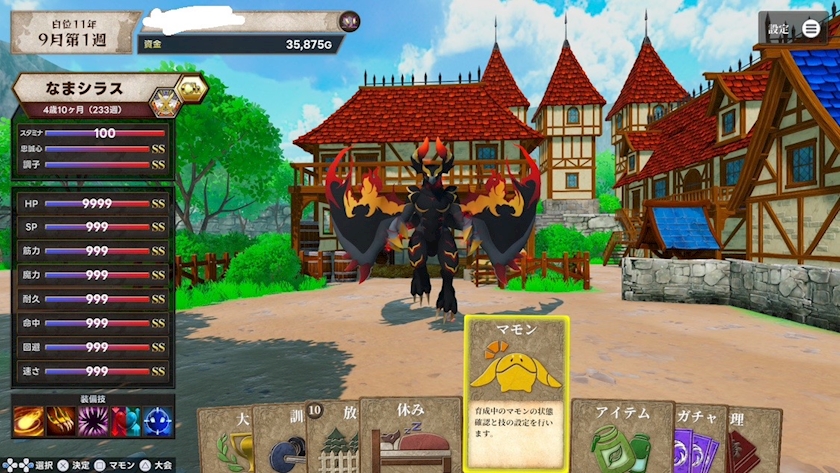This screenshot has width=840, height=473.
Task: Select the マモン card
Action: click(516, 393)
